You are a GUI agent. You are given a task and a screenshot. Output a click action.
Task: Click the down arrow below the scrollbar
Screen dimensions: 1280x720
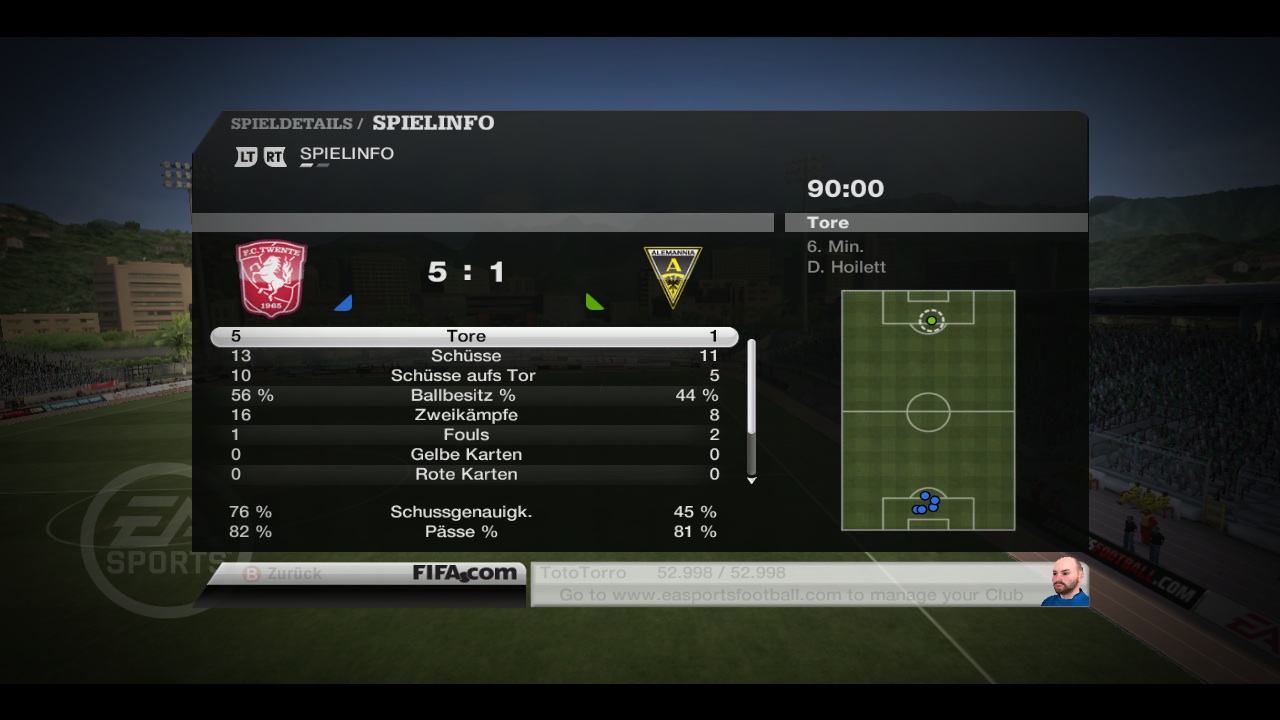752,481
